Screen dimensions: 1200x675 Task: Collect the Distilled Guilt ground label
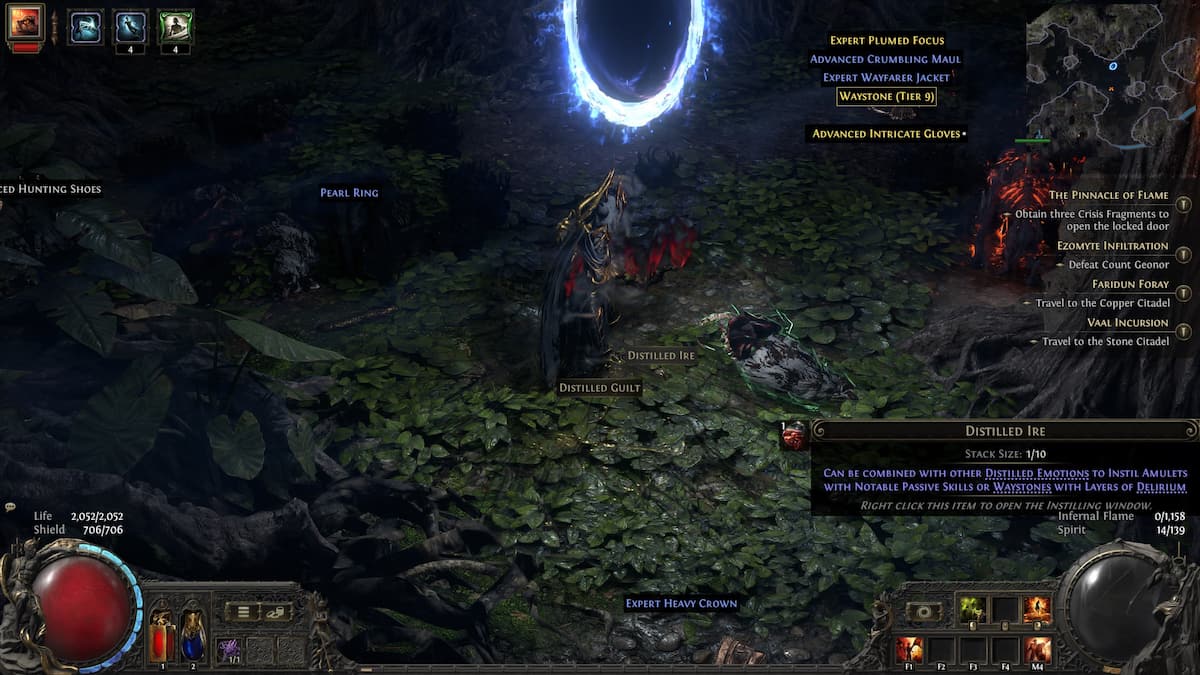click(x=599, y=387)
